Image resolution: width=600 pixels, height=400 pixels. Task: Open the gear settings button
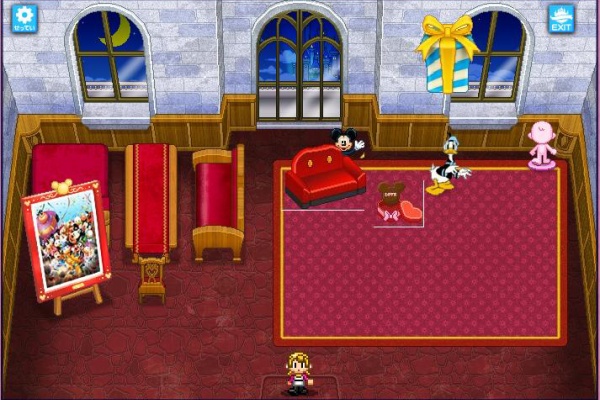point(23,18)
